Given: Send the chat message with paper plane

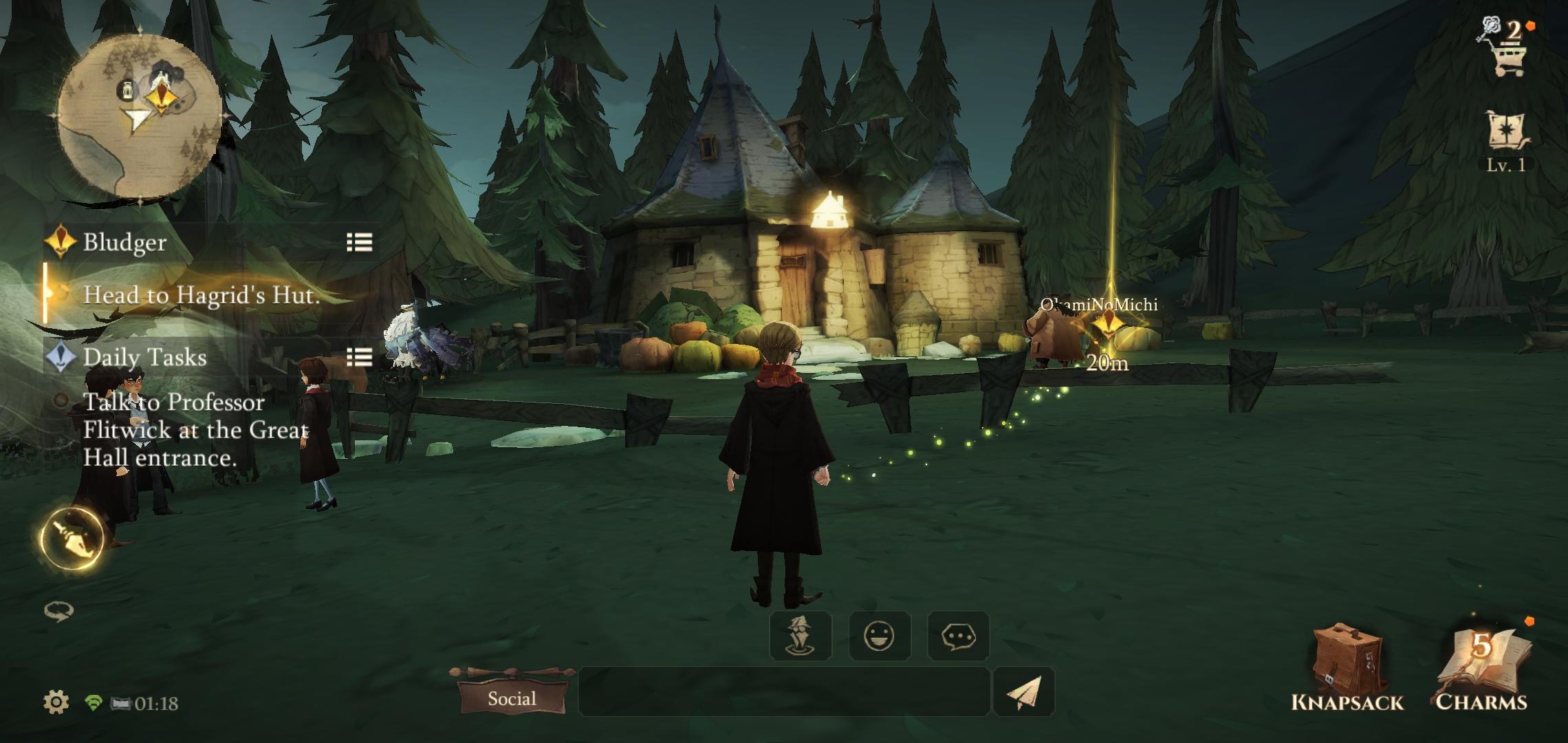Looking at the screenshot, I should (x=1023, y=691).
